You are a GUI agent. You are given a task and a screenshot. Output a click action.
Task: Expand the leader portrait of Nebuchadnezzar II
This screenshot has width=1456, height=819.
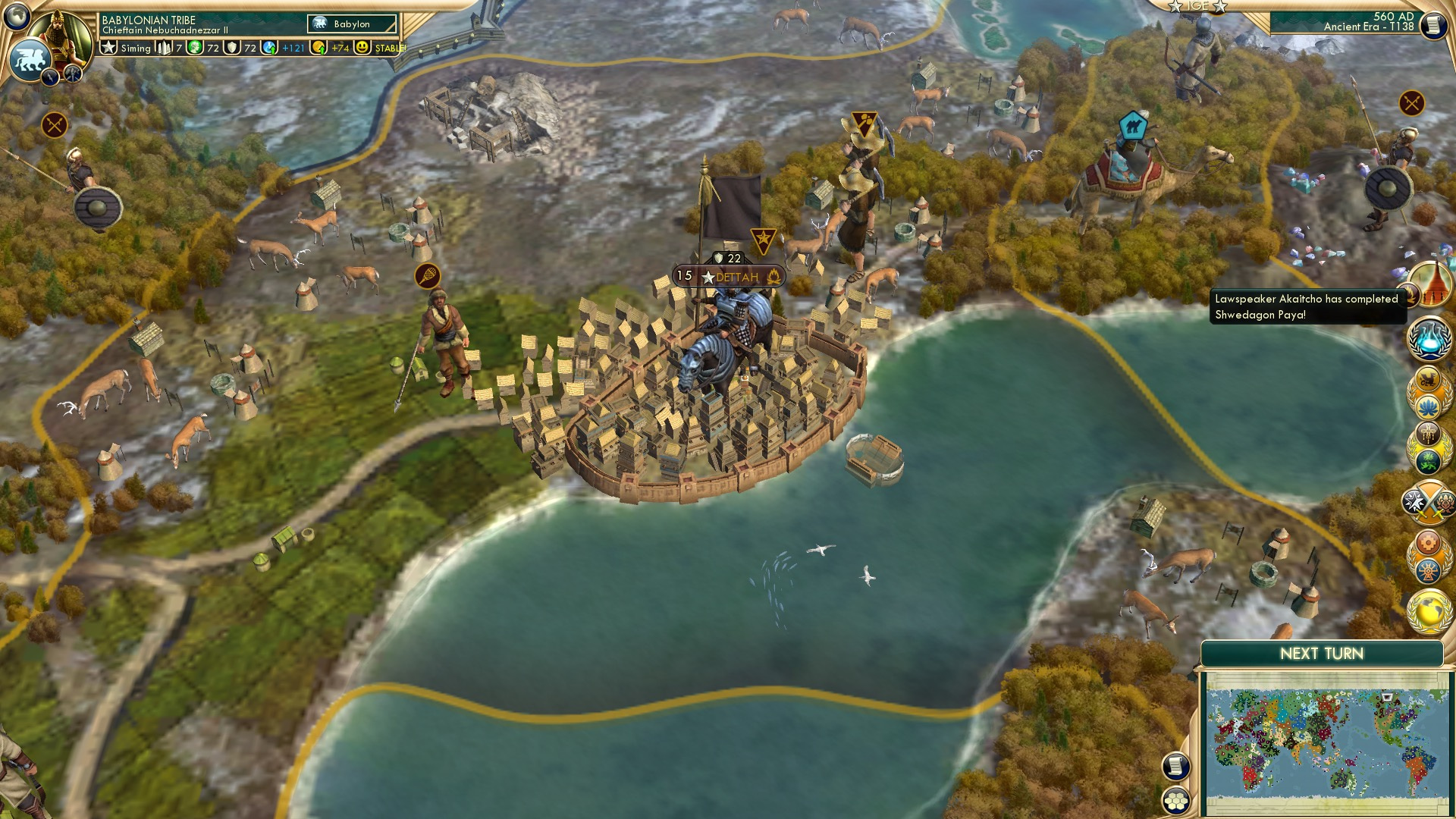58,38
